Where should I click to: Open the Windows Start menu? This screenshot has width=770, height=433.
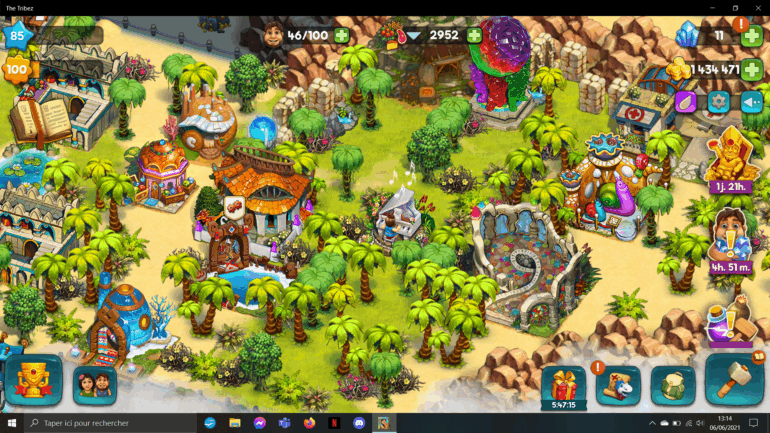click(11, 423)
